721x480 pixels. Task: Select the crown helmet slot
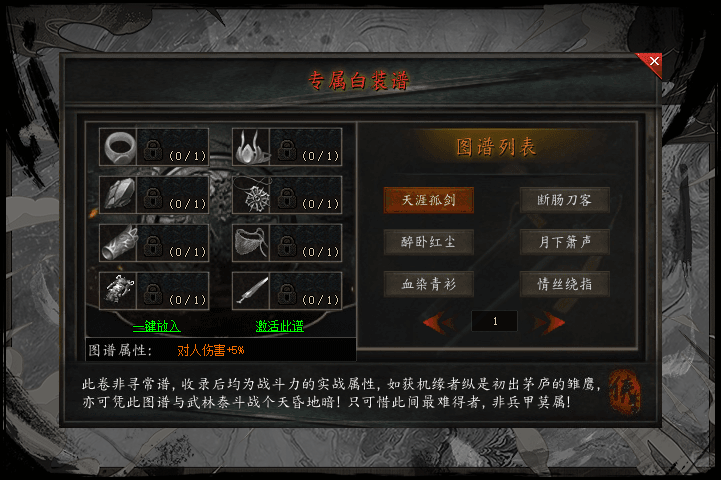(x=252, y=147)
